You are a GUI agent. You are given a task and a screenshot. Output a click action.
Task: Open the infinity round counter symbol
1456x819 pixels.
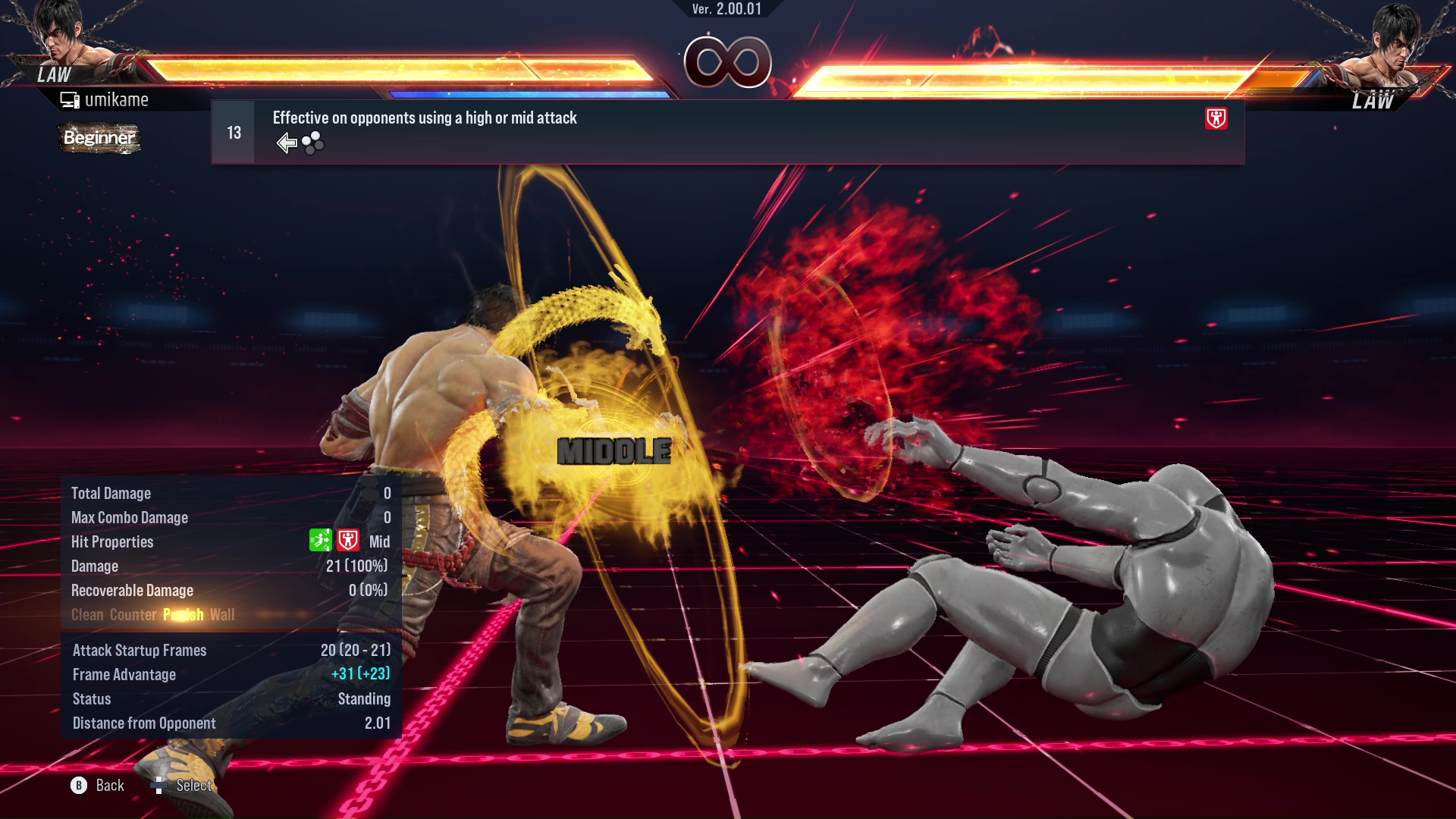[x=728, y=62]
